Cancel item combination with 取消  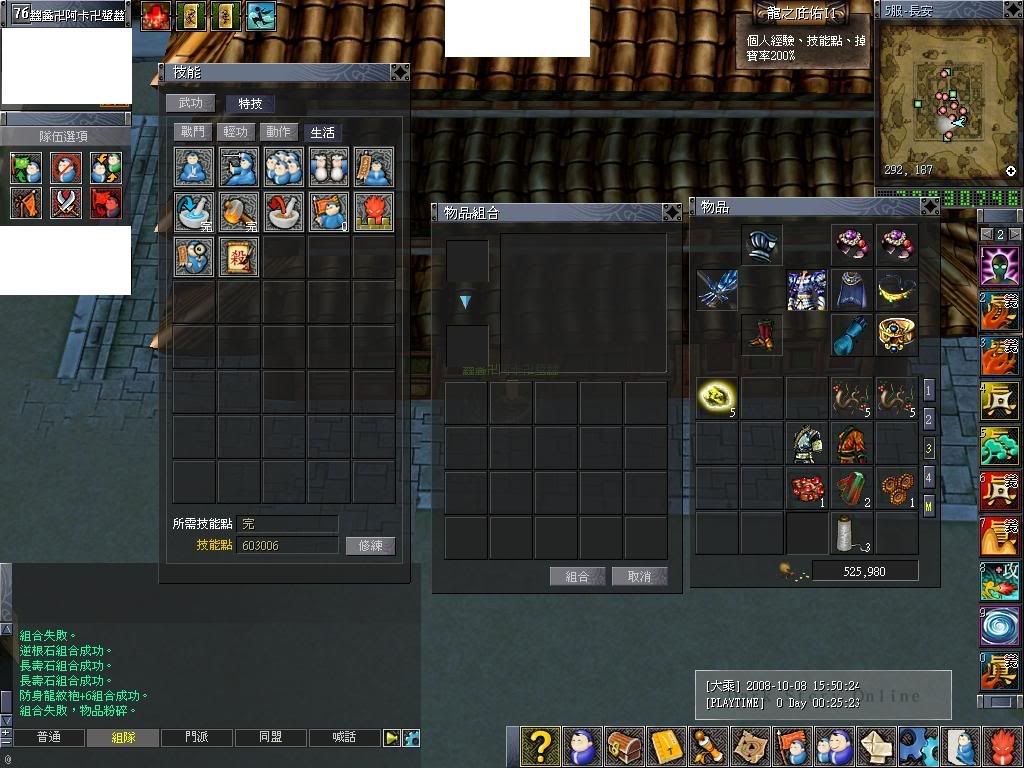(x=639, y=576)
